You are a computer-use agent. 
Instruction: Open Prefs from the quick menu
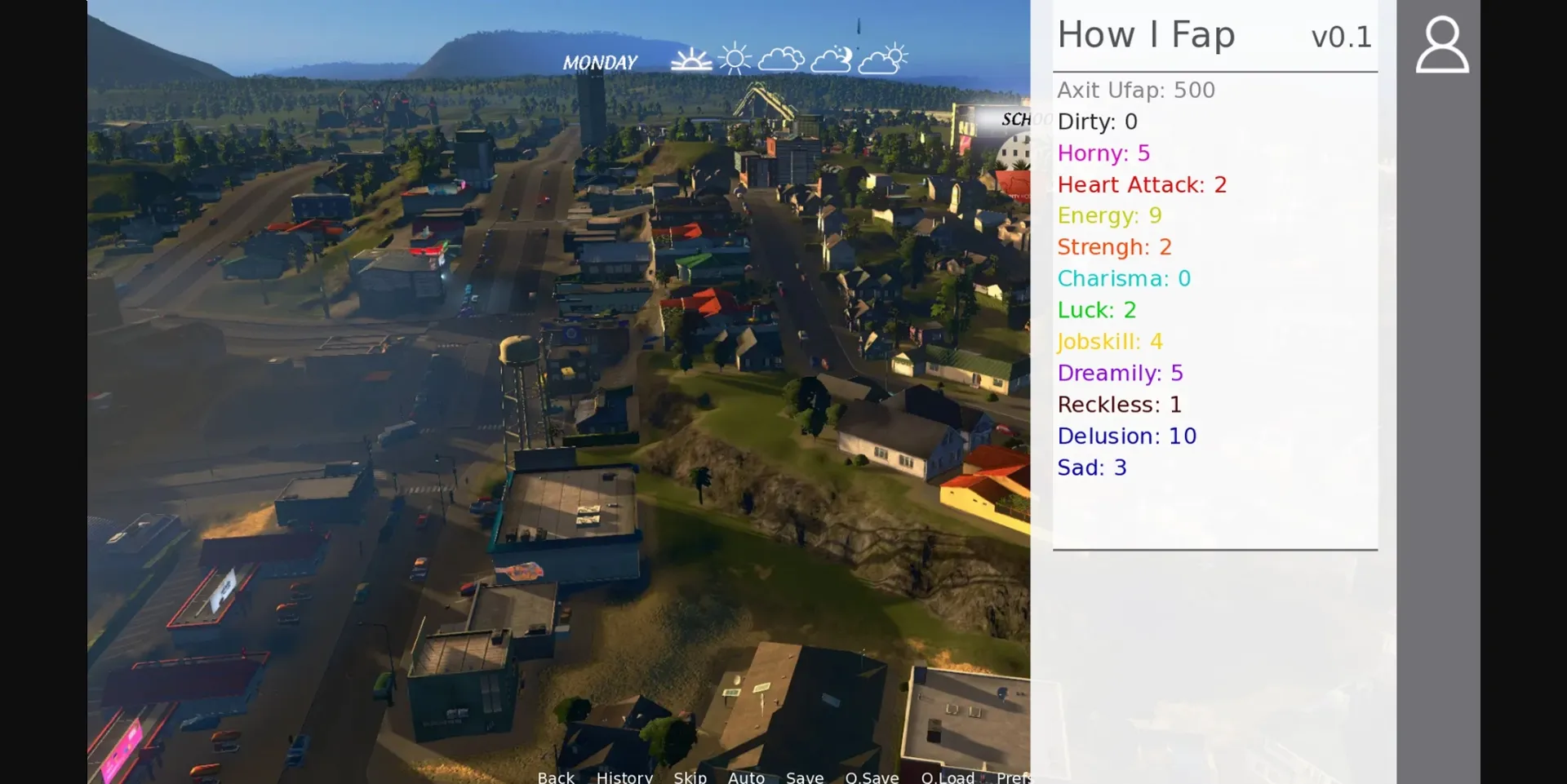1013,777
